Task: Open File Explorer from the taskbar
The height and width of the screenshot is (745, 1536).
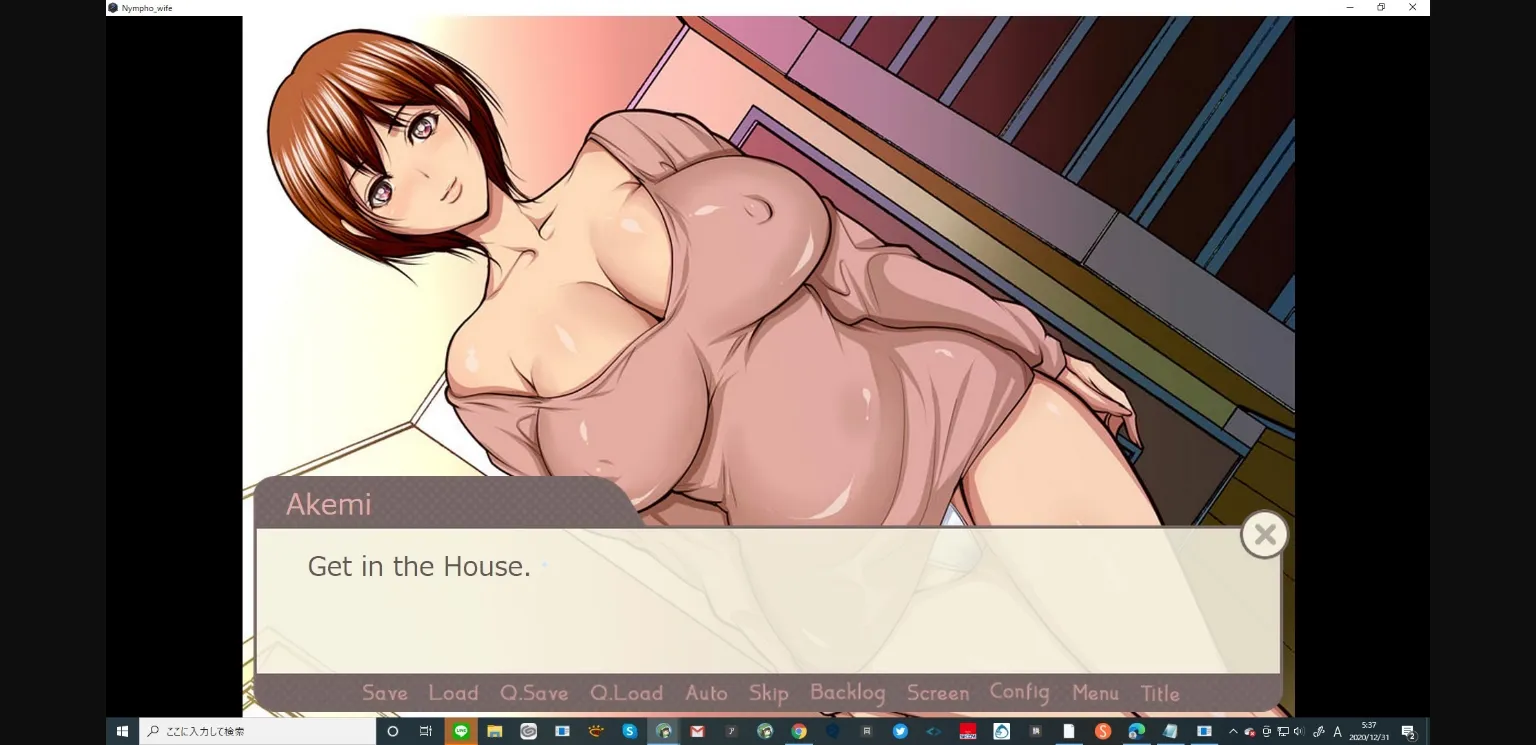Action: [x=494, y=731]
